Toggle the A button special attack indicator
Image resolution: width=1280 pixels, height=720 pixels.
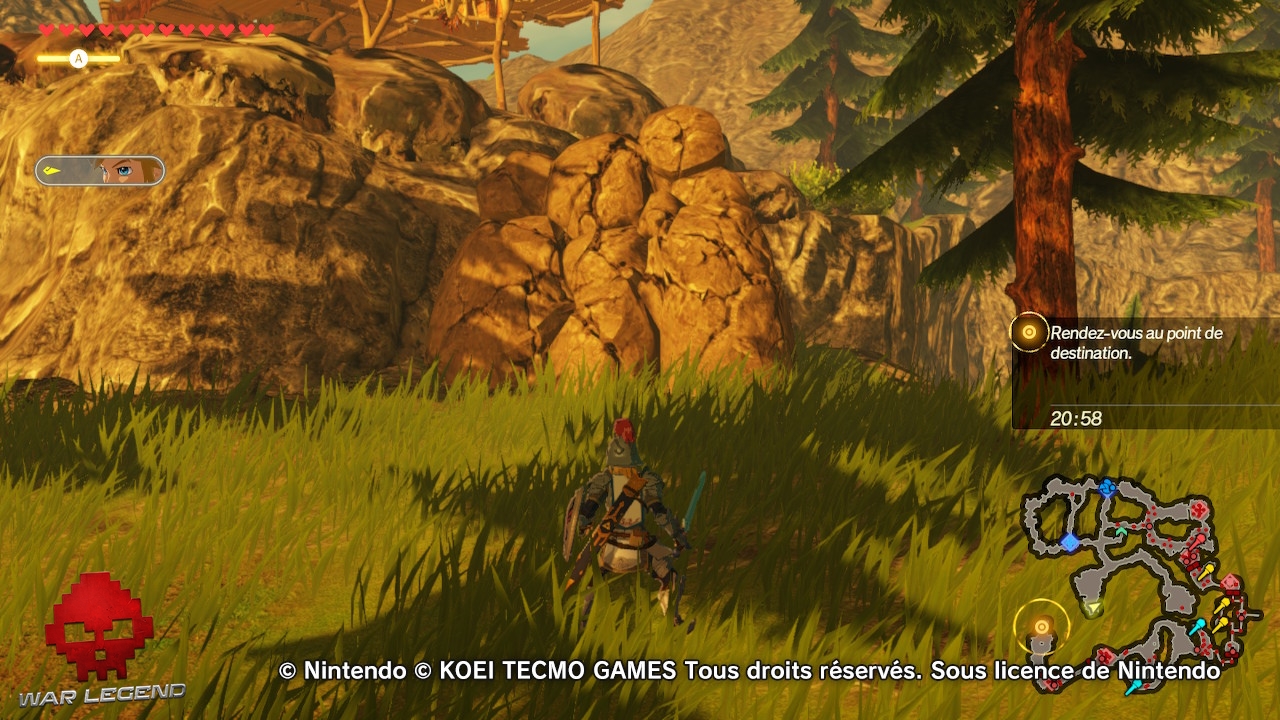coord(78,58)
